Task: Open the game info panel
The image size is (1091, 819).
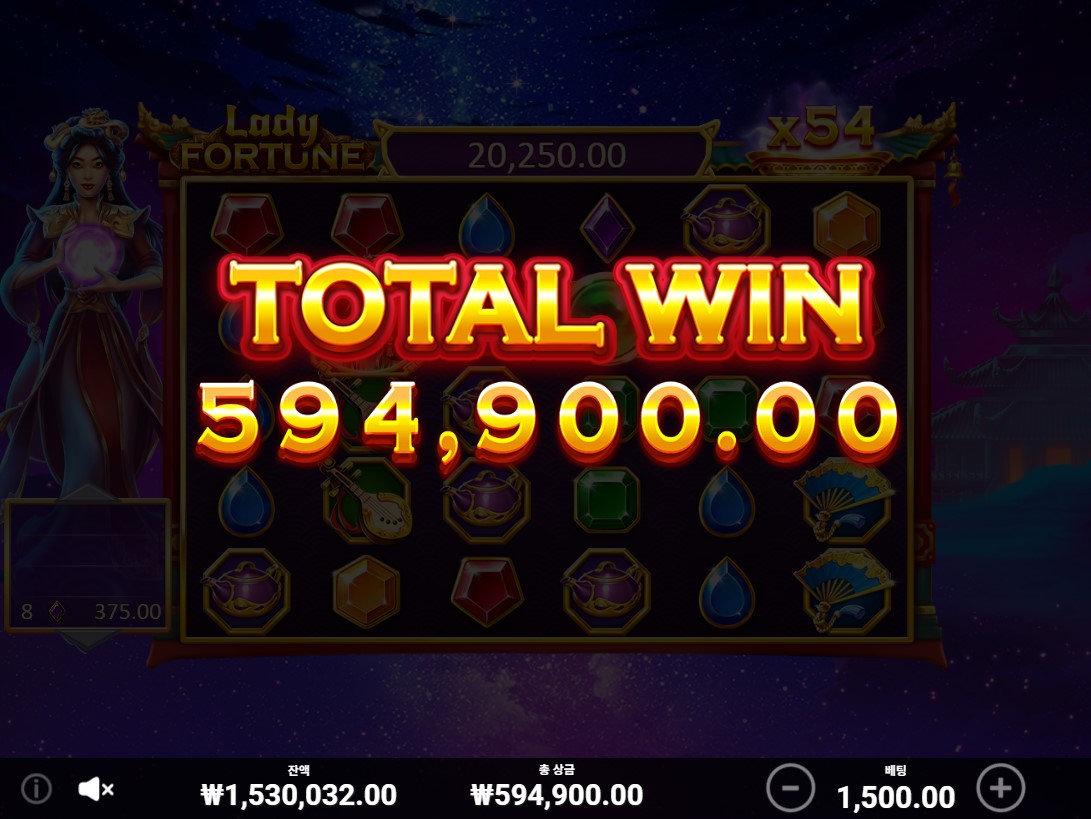Action: [36, 789]
